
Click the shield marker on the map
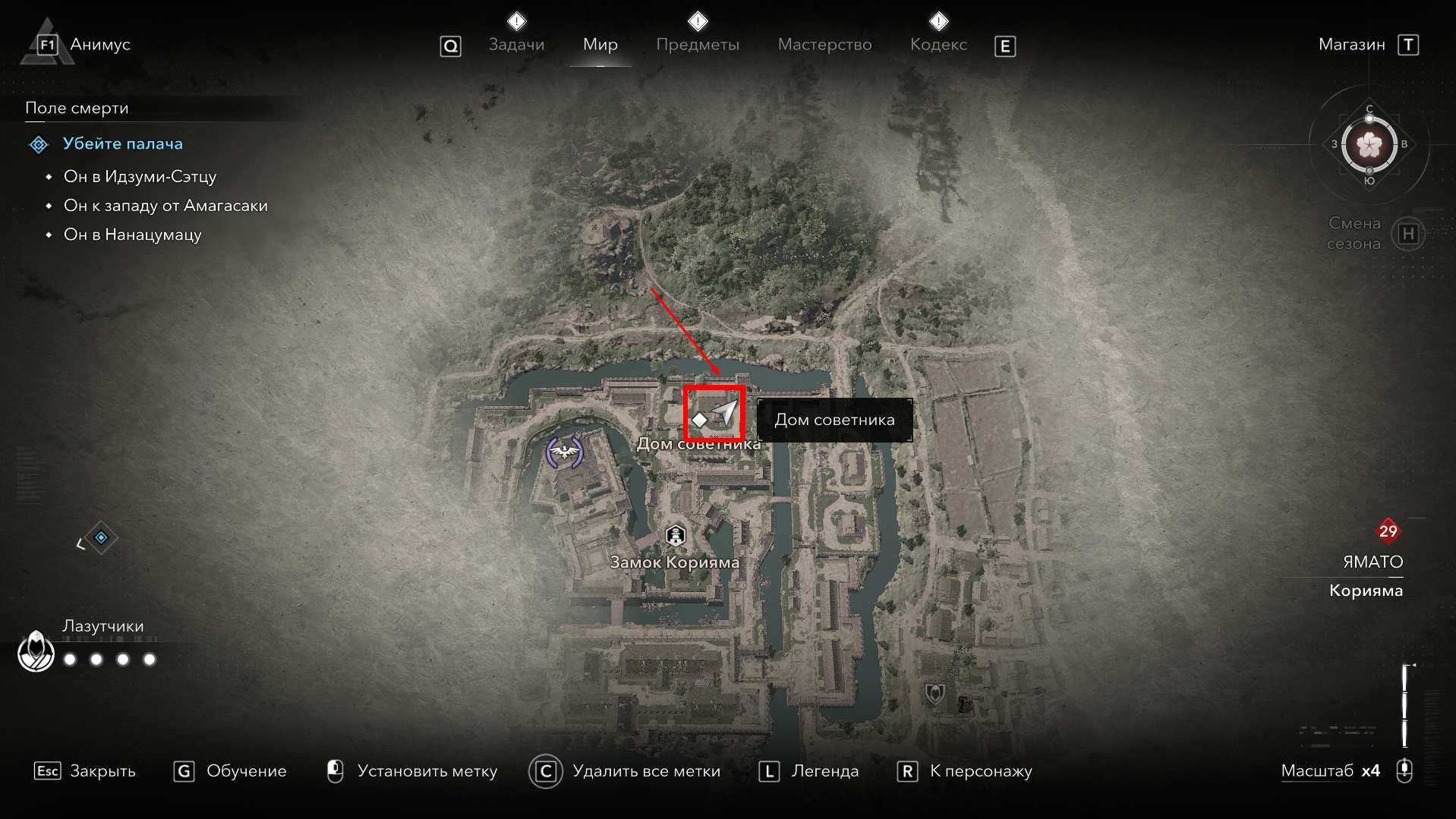tap(934, 693)
